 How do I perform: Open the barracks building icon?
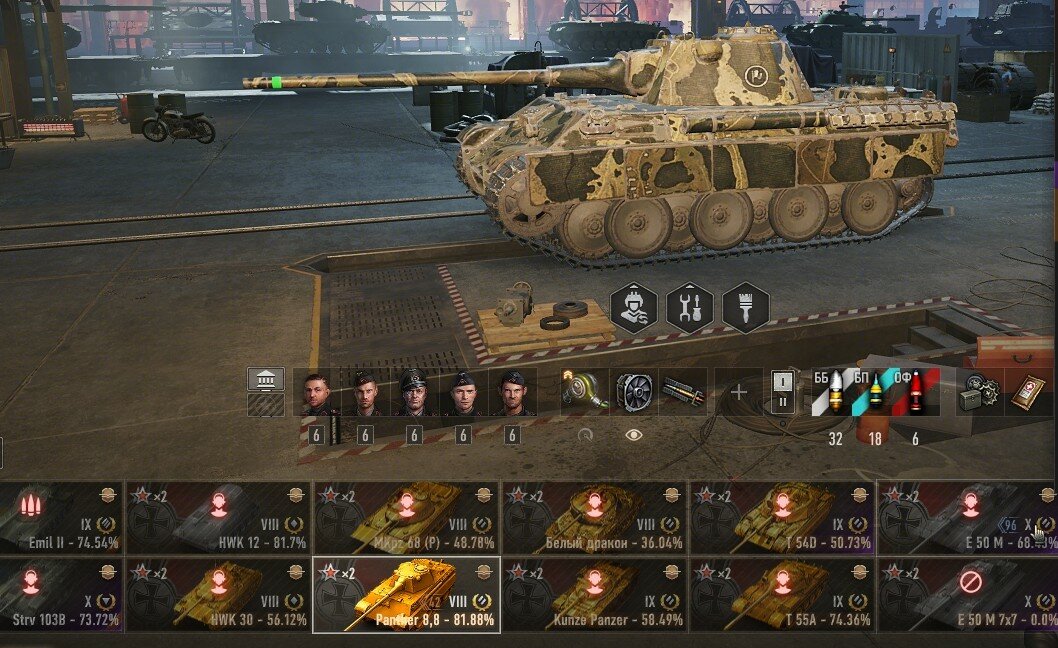coord(266,379)
